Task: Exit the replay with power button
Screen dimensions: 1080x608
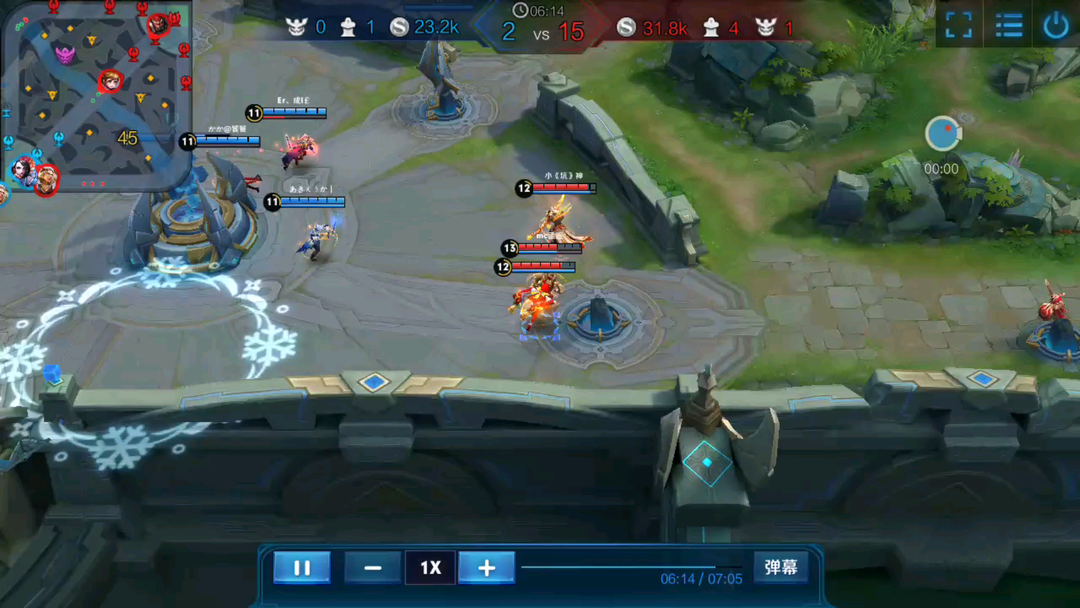Action: point(1056,26)
